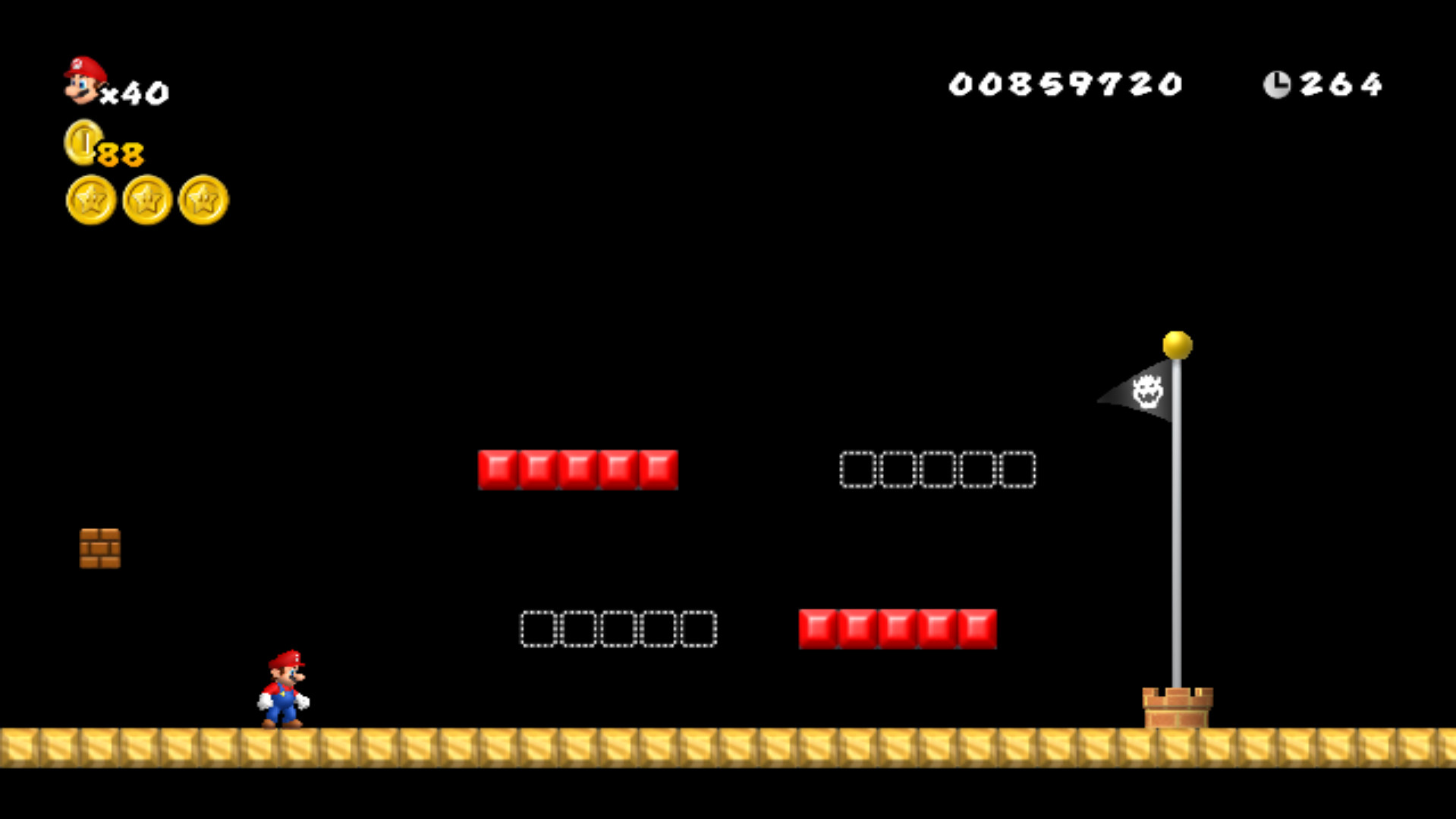Viewport: 1456px width, 819px height.
Task: Click the brown brick block on the left
Action: (x=99, y=549)
